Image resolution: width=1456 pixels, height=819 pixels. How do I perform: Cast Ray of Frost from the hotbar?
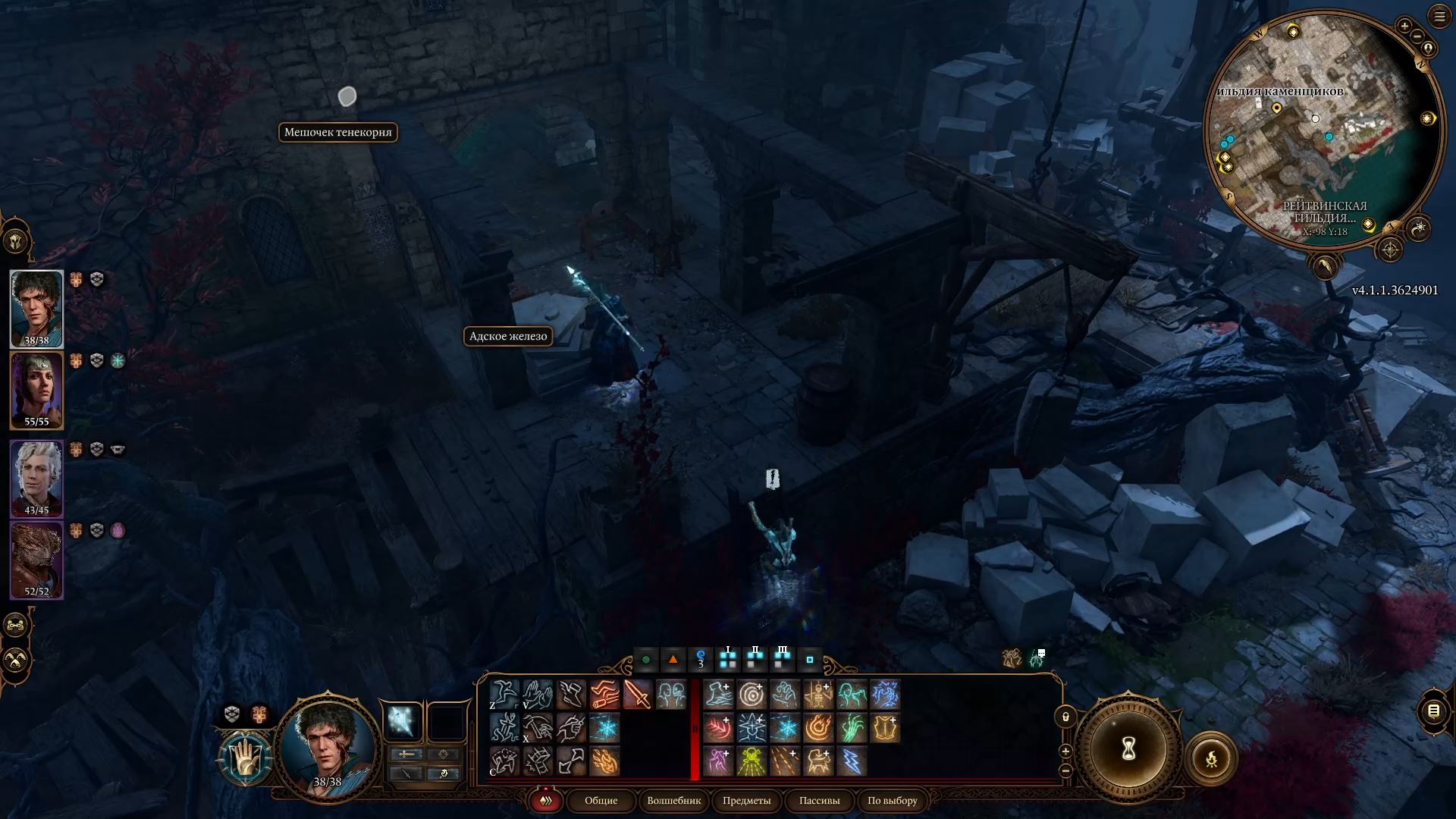(x=603, y=729)
